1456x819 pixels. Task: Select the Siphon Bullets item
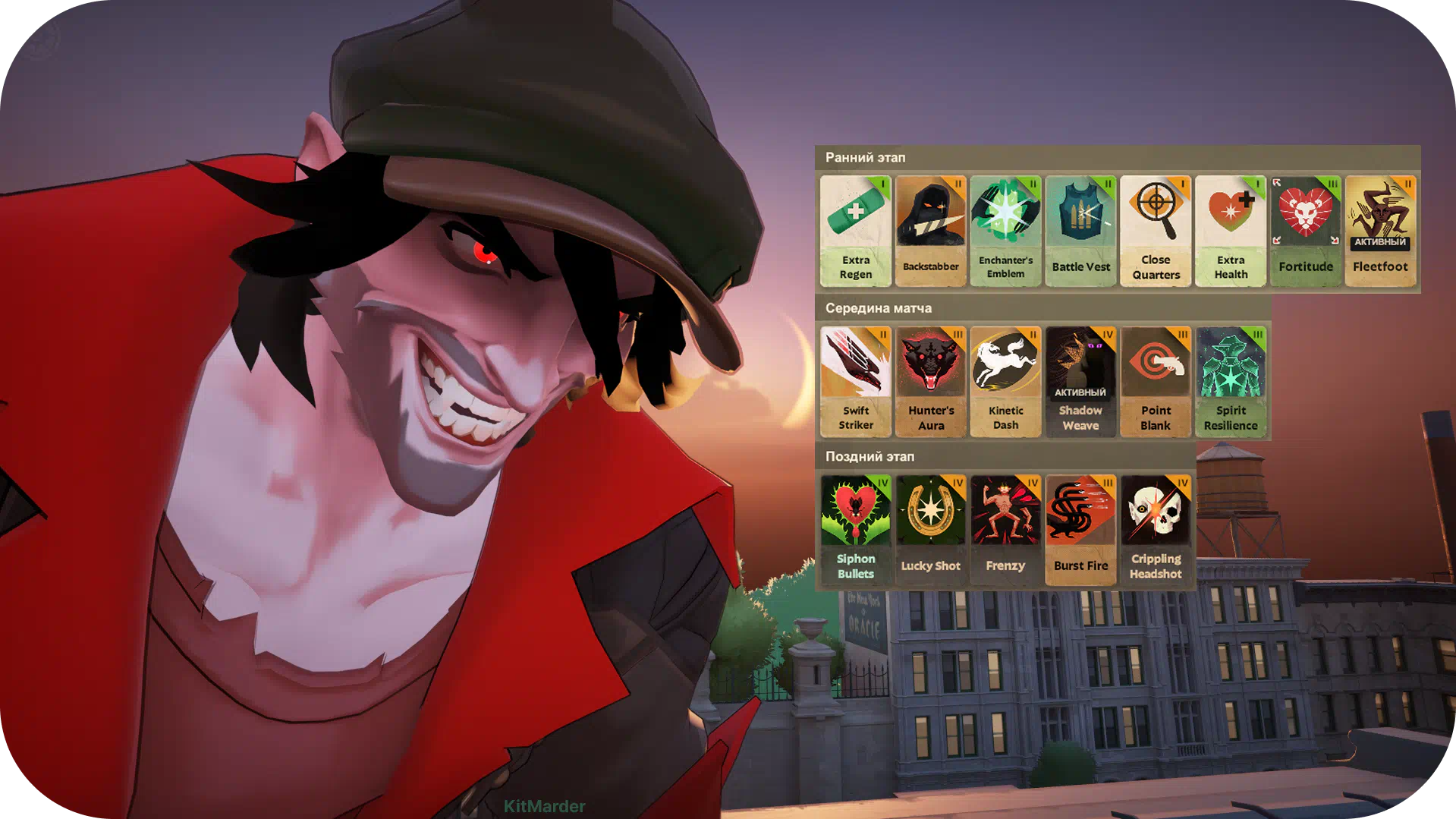pyautogui.click(x=855, y=530)
